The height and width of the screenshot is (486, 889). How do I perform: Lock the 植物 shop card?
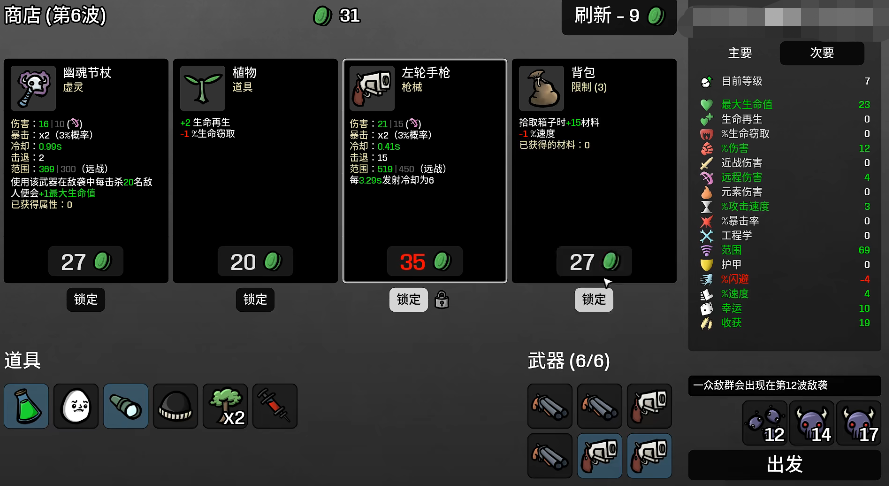255,299
